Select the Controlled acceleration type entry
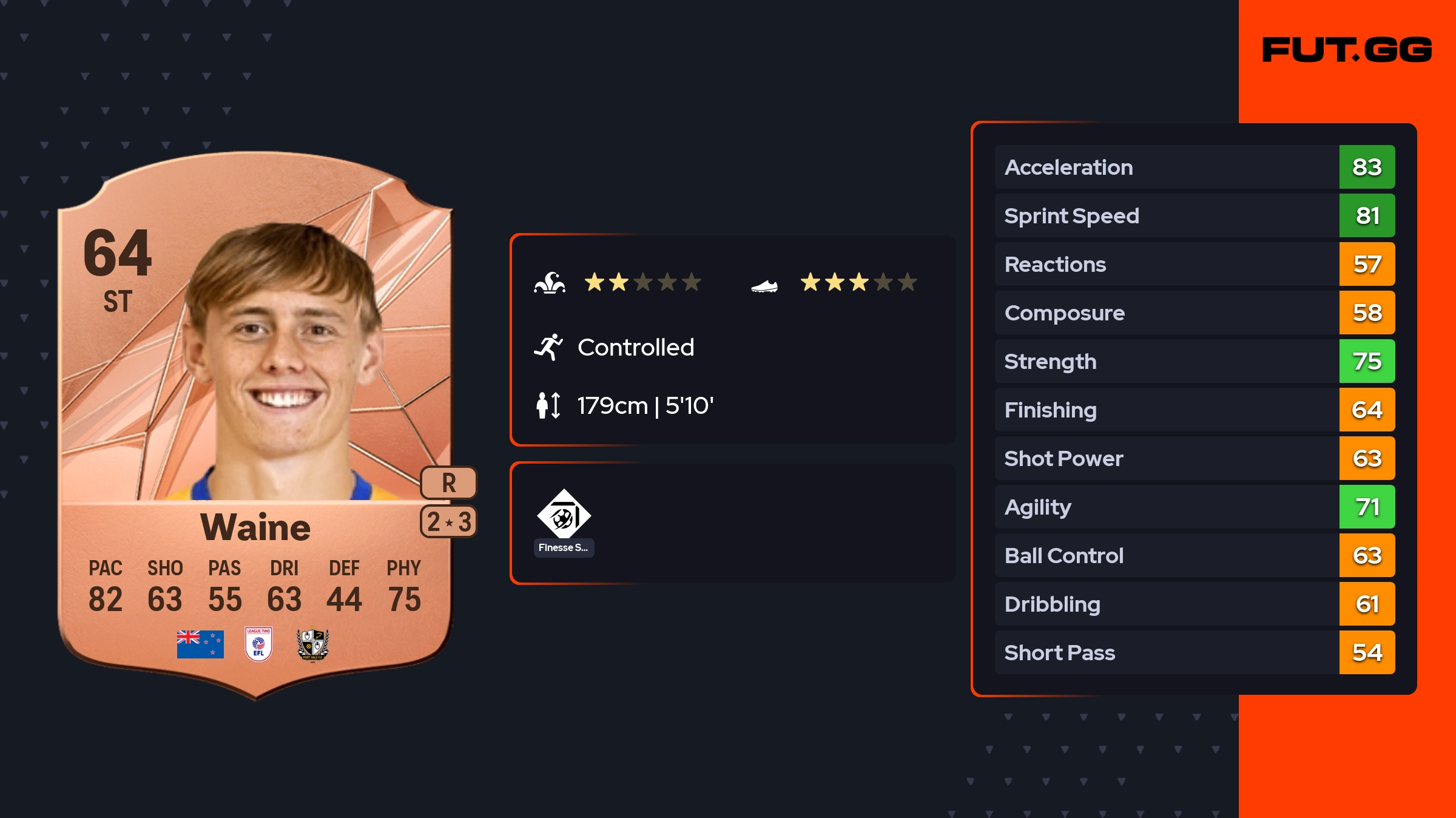This screenshot has height=818, width=1456. coord(635,347)
